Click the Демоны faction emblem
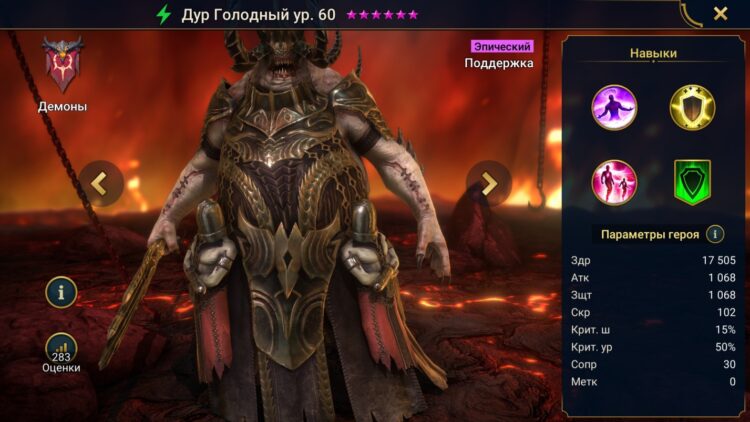Image resolution: width=750 pixels, height=422 pixels. pyautogui.click(x=62, y=66)
